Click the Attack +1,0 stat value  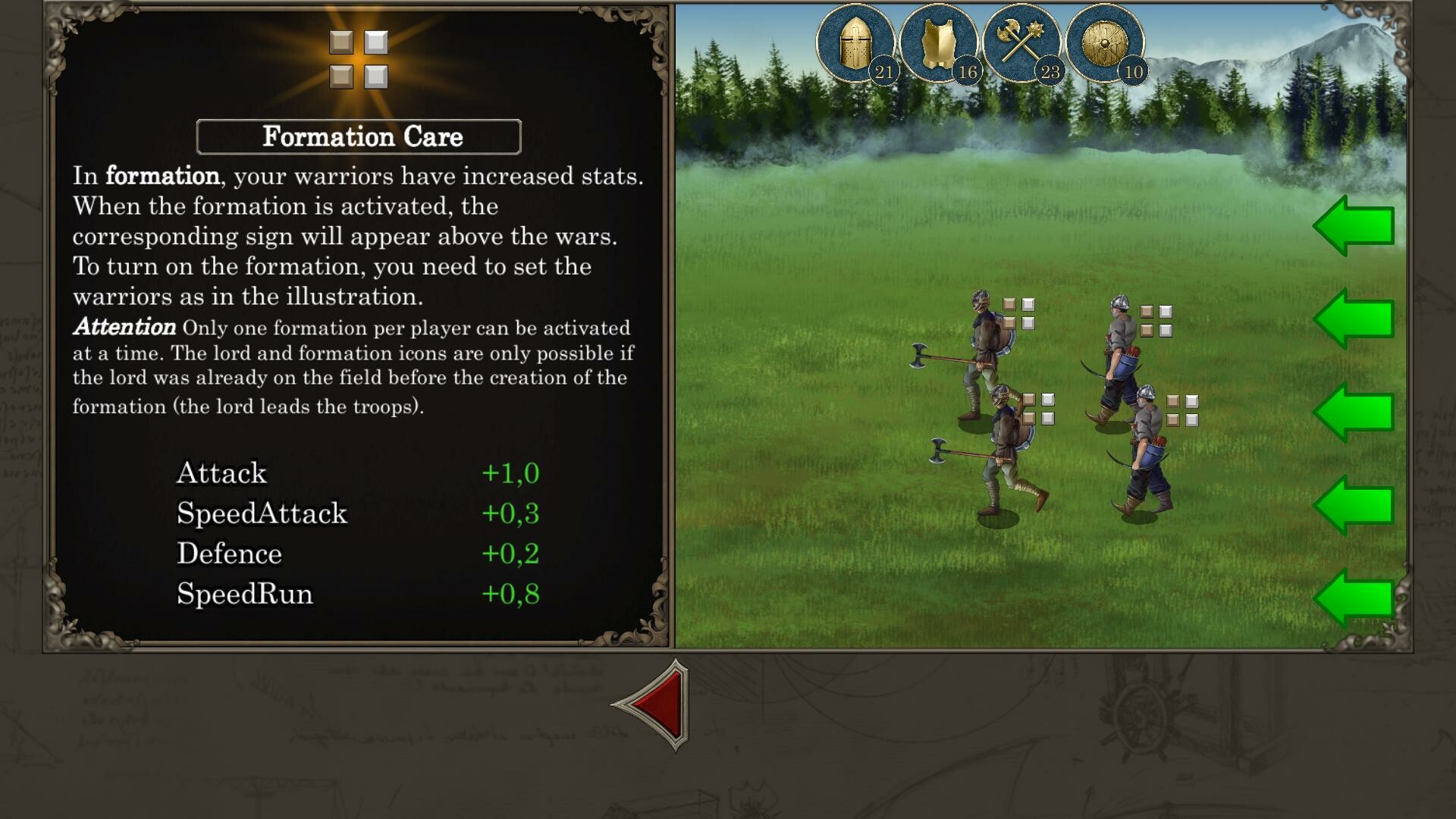click(x=512, y=472)
